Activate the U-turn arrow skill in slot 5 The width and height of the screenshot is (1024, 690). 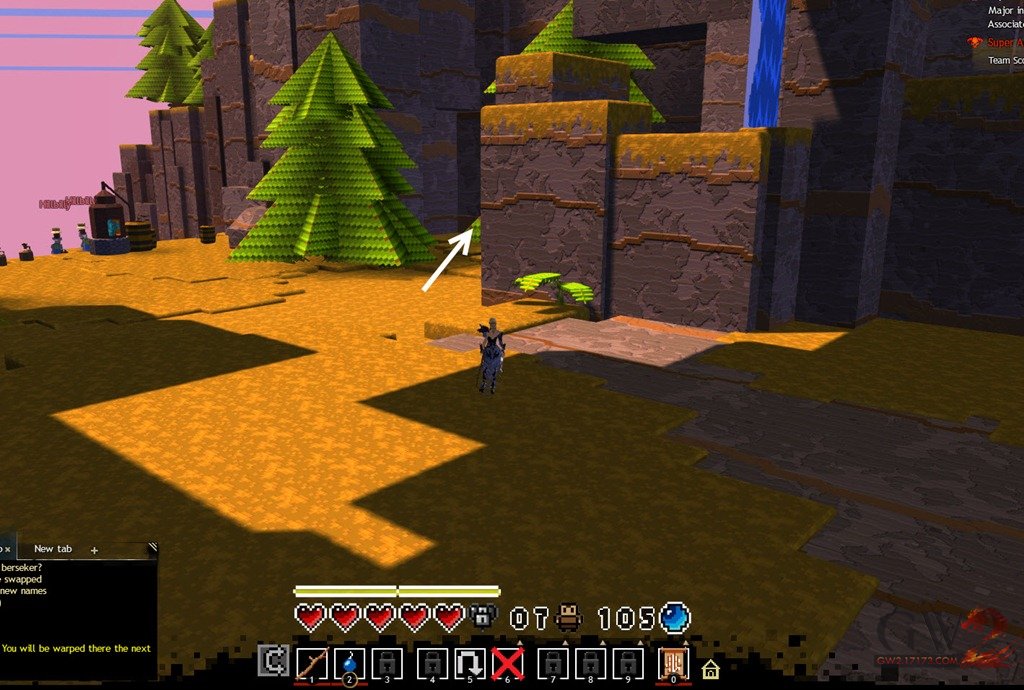[x=469, y=663]
